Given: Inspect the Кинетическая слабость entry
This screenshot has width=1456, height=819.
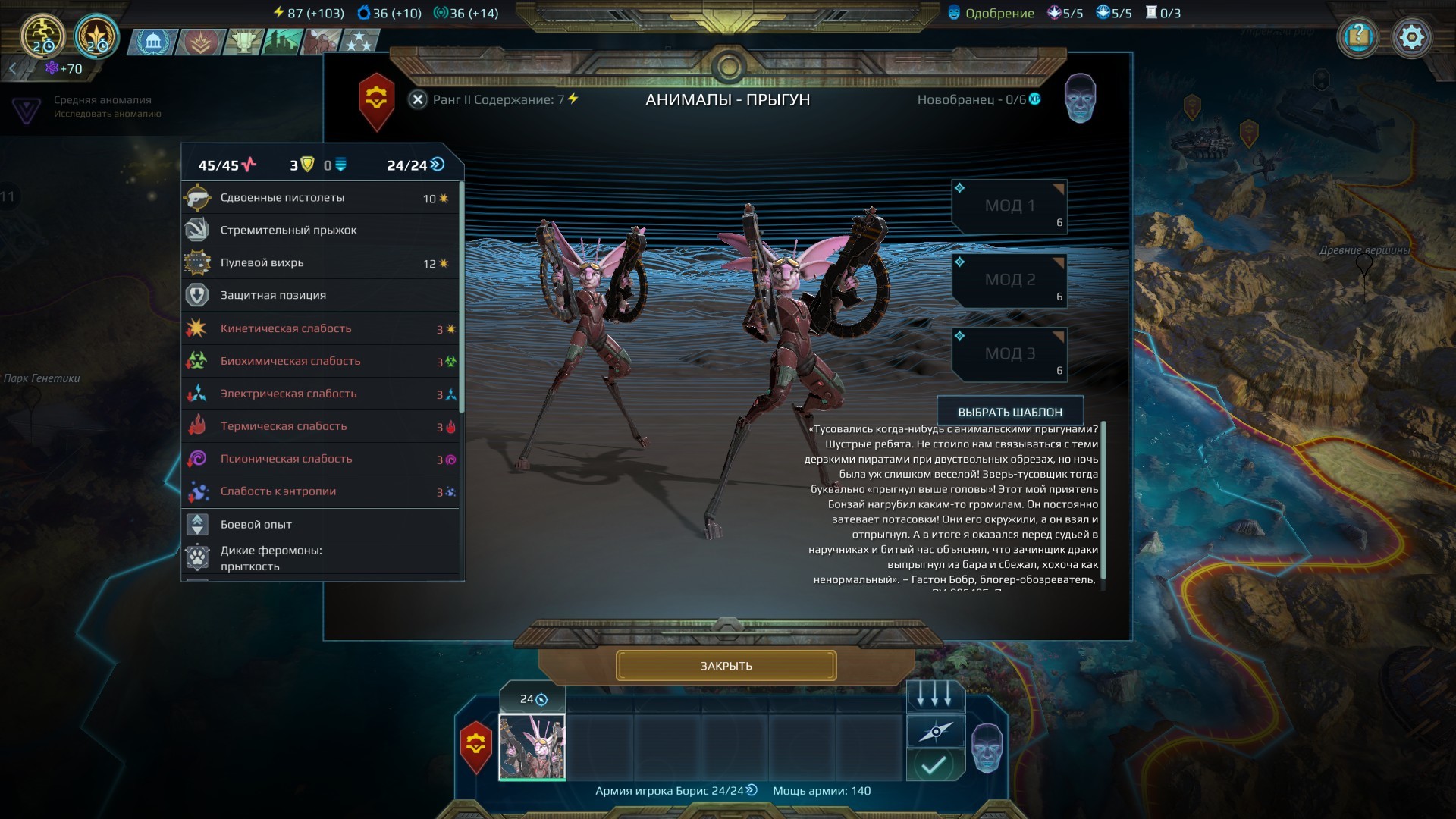Looking at the screenshot, I should pyautogui.click(x=320, y=329).
